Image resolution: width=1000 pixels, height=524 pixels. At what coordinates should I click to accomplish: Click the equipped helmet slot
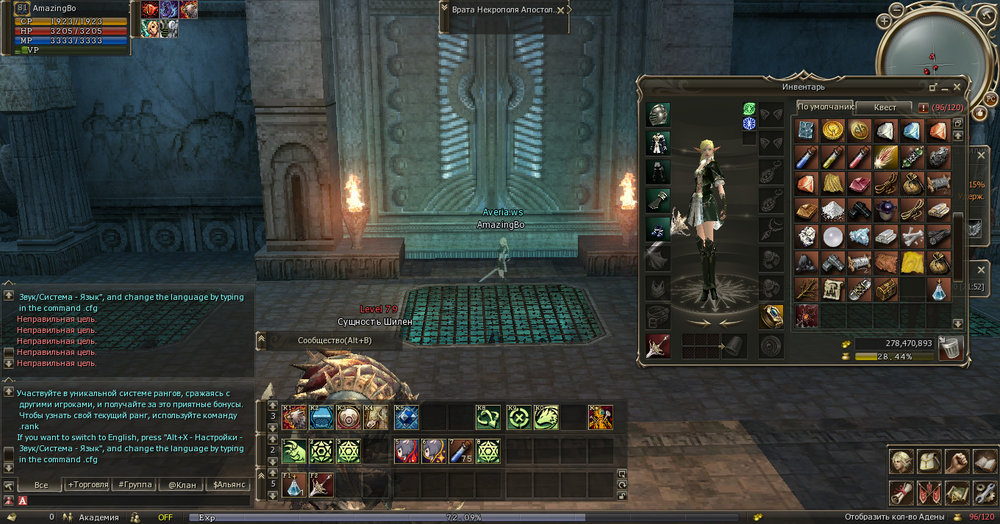657,113
